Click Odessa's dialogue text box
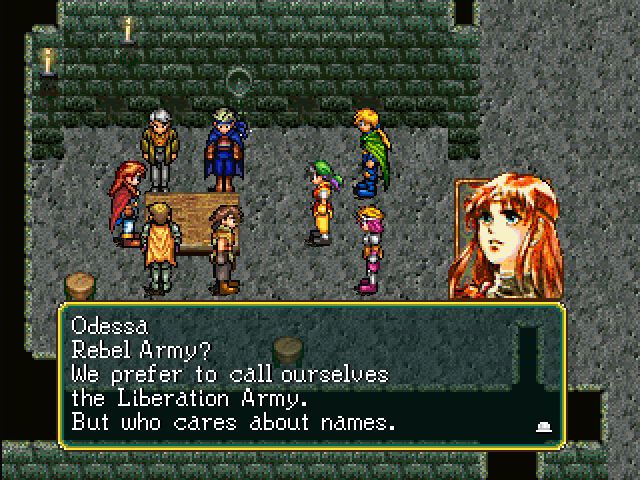The image size is (640, 480). (312, 372)
